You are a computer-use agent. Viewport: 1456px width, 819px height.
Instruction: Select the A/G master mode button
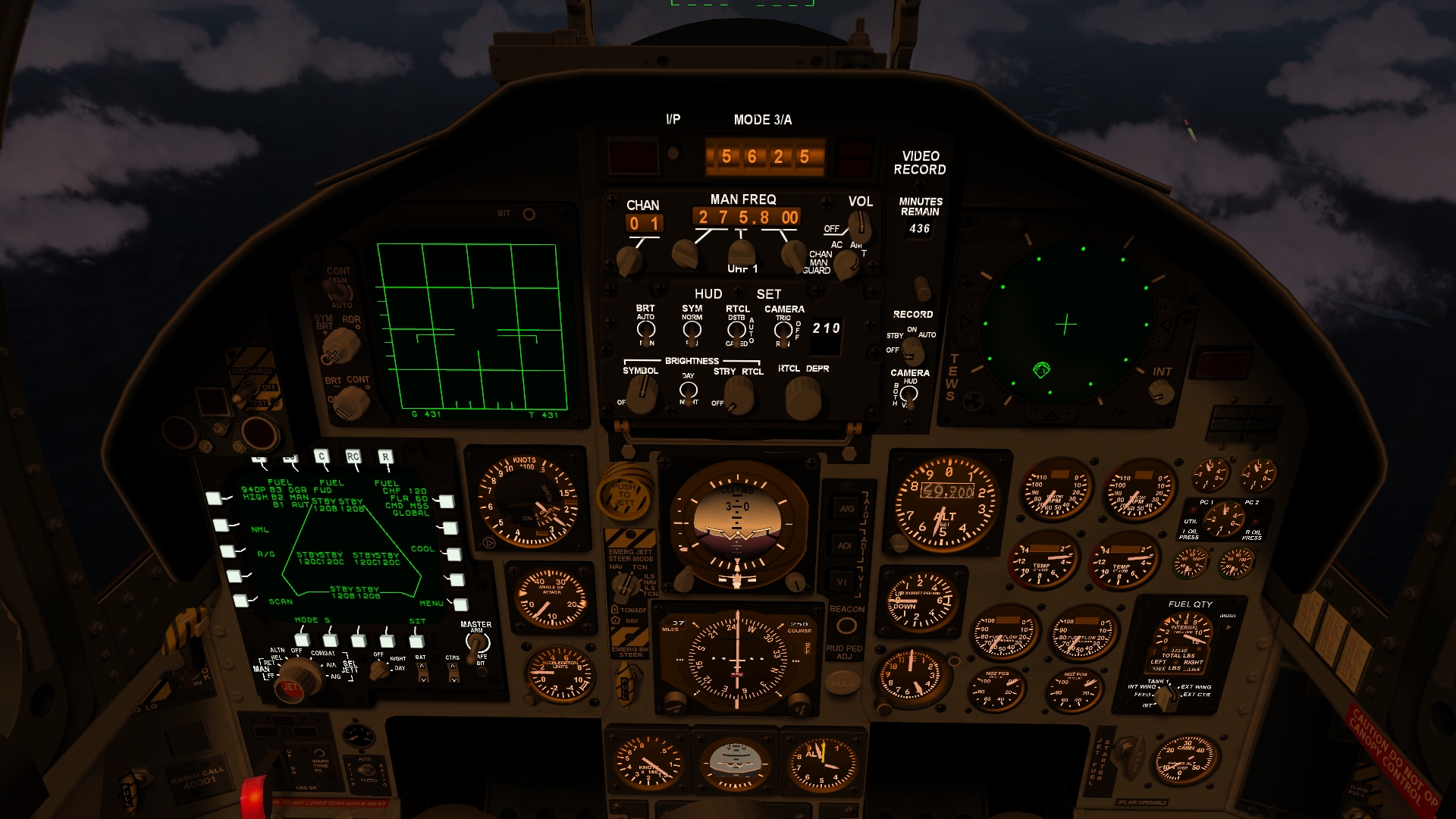pos(846,509)
